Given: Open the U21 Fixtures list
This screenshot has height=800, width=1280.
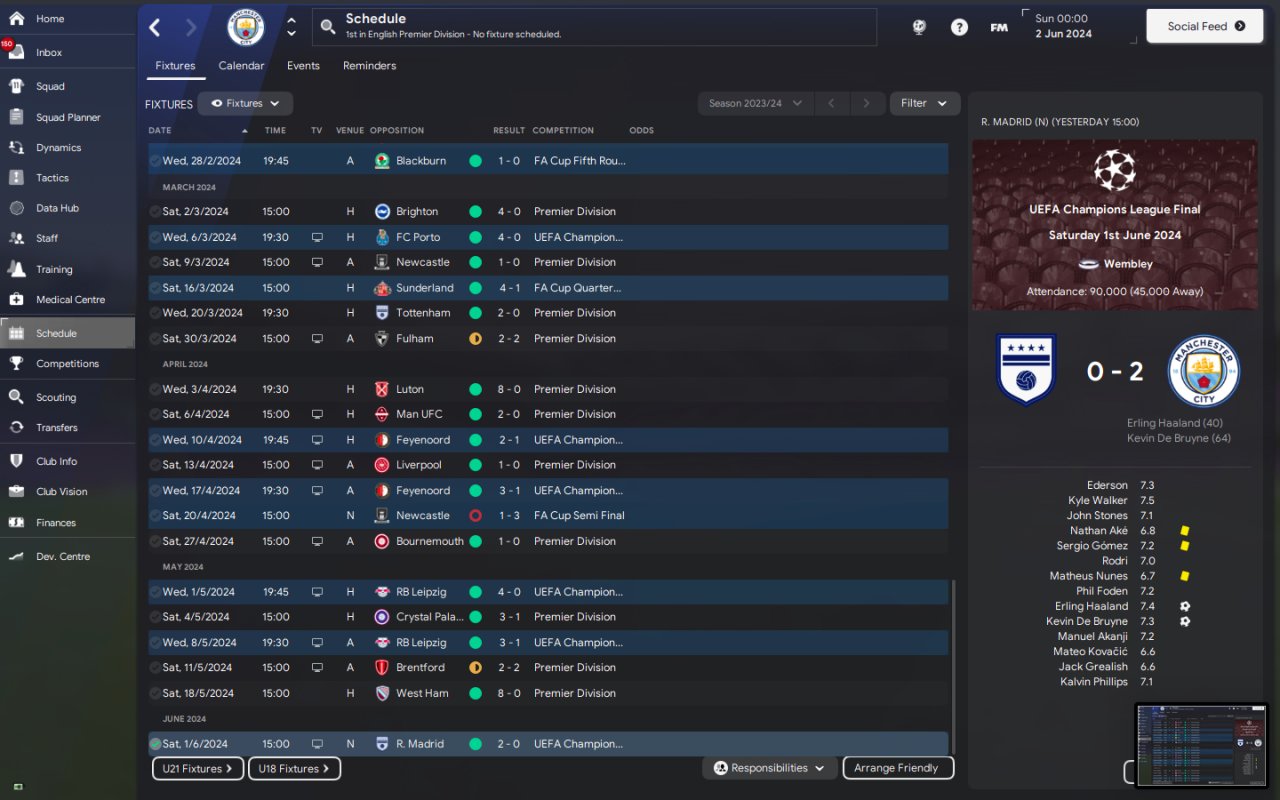Looking at the screenshot, I should pos(198,769).
